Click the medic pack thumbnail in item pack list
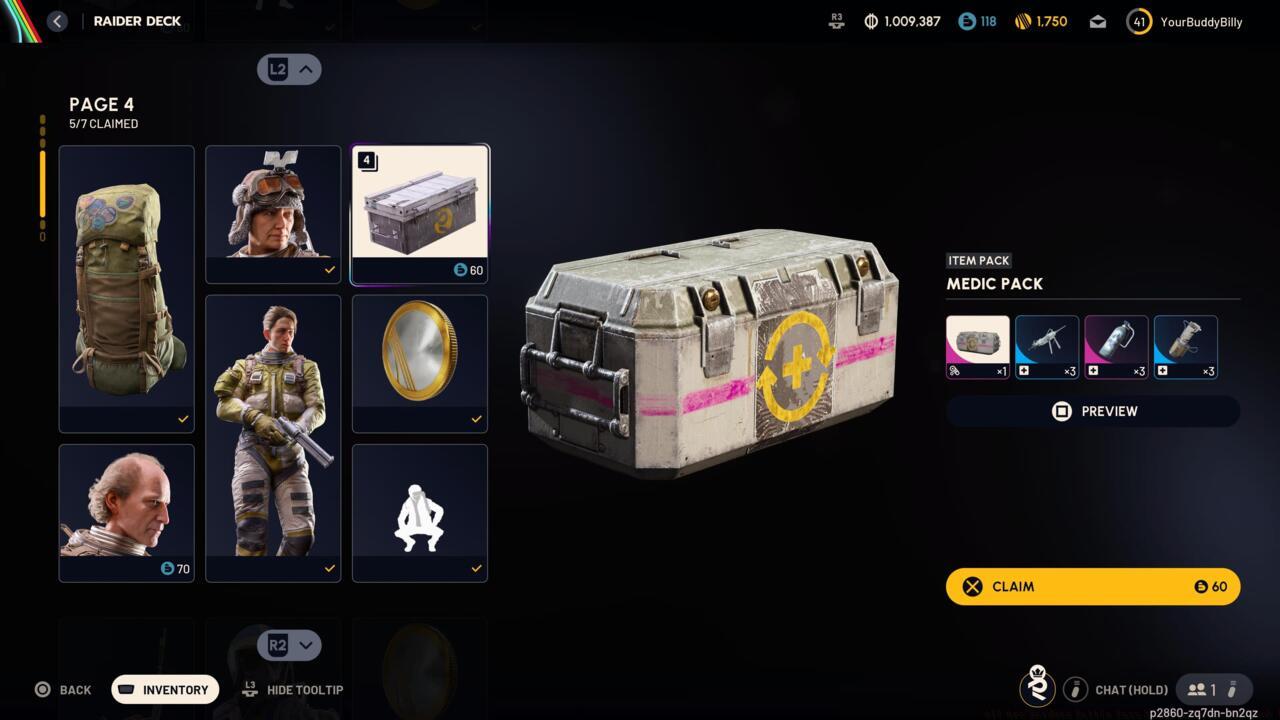Viewport: 1280px width, 720px height. pos(977,346)
